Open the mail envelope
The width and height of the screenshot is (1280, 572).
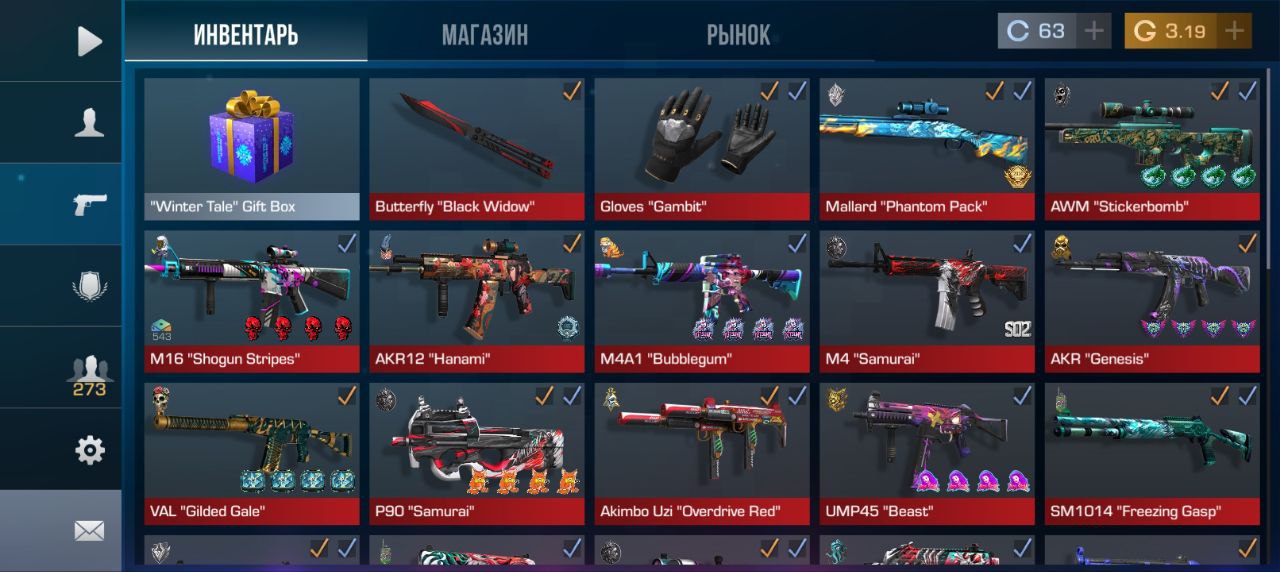click(x=89, y=531)
